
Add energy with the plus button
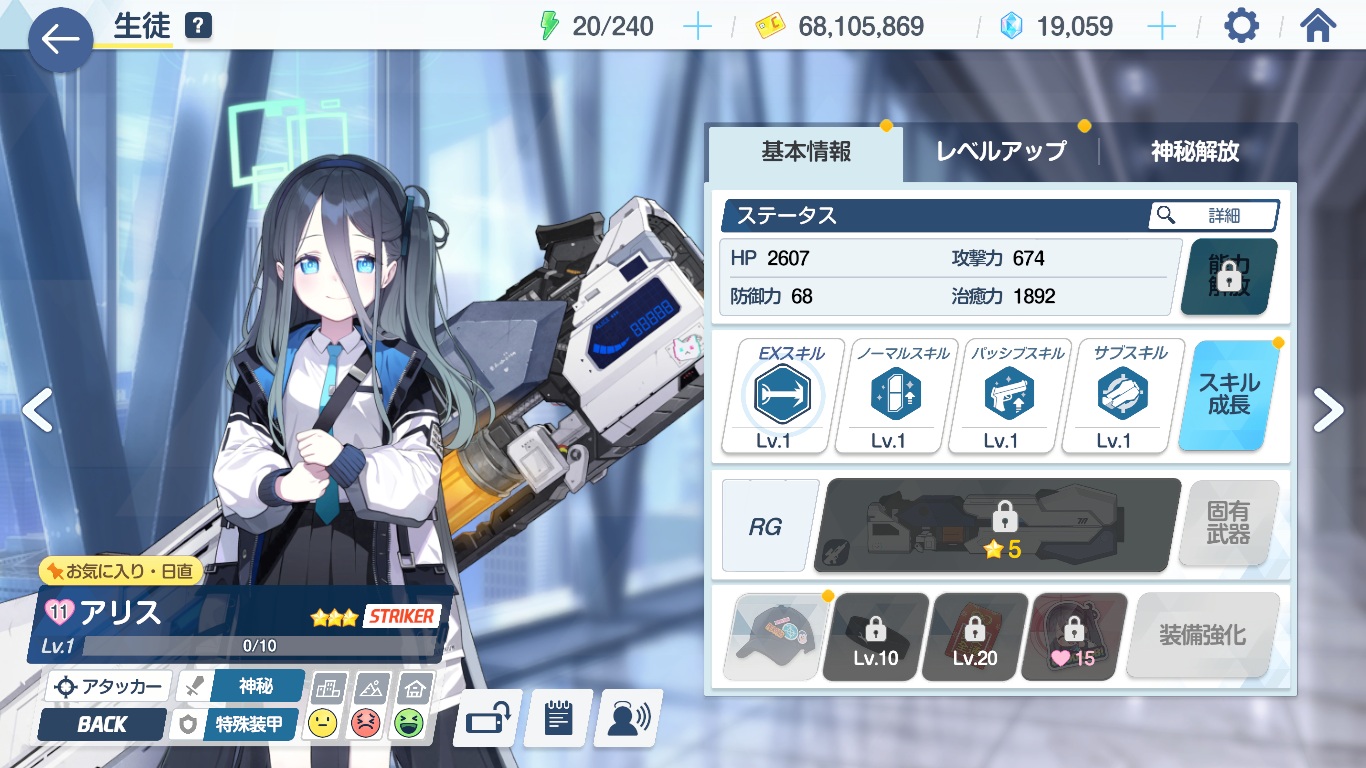pos(696,26)
